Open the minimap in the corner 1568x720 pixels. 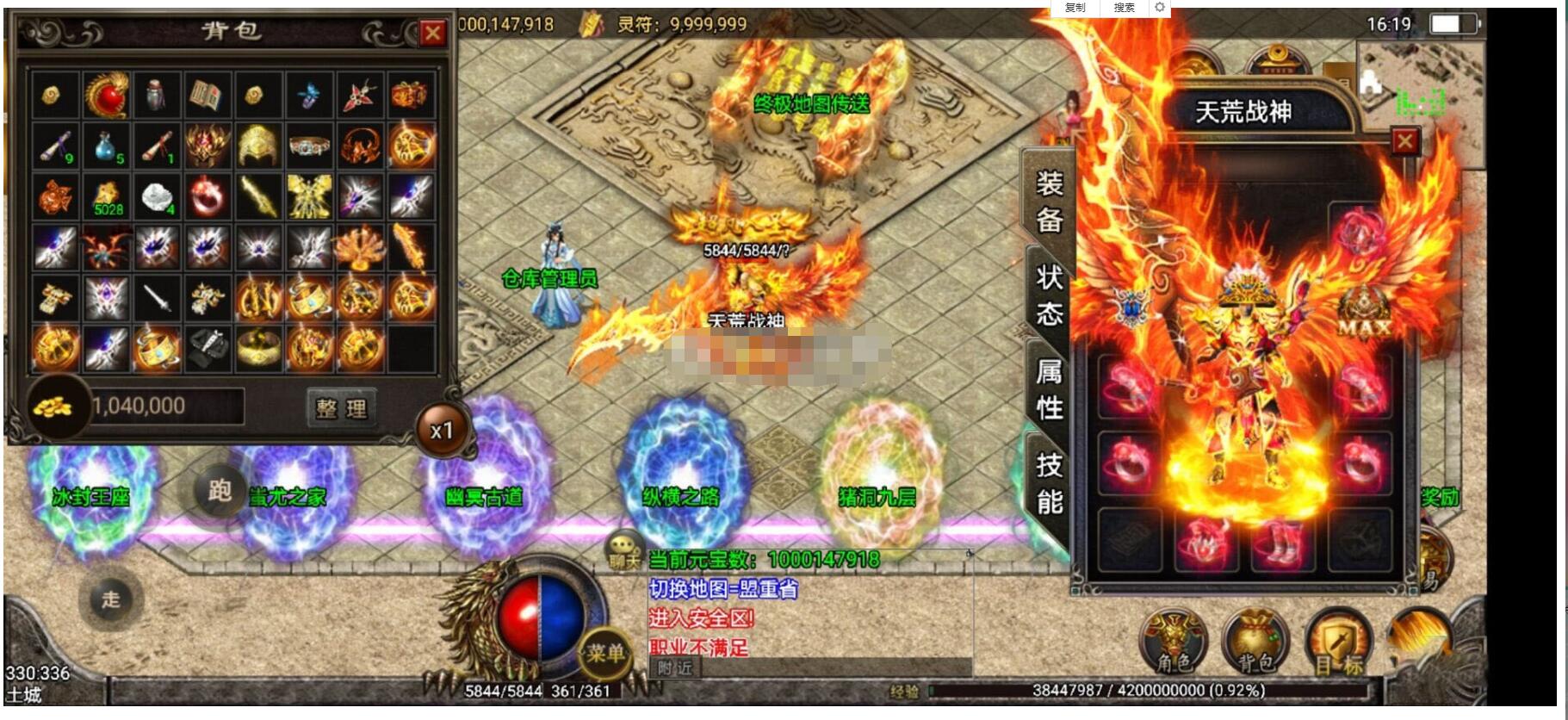point(1419,82)
